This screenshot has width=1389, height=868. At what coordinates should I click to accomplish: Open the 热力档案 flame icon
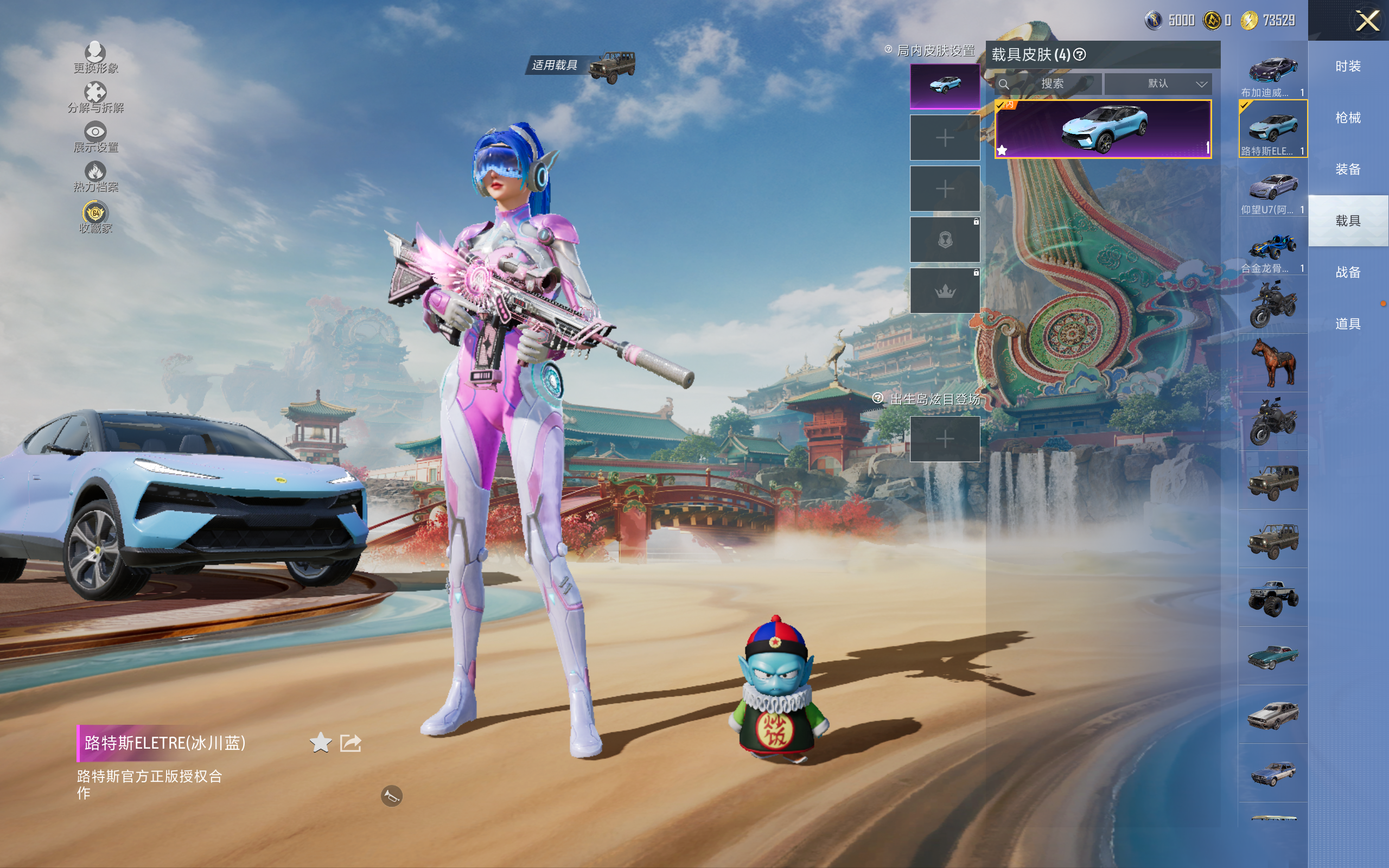pyautogui.click(x=95, y=176)
